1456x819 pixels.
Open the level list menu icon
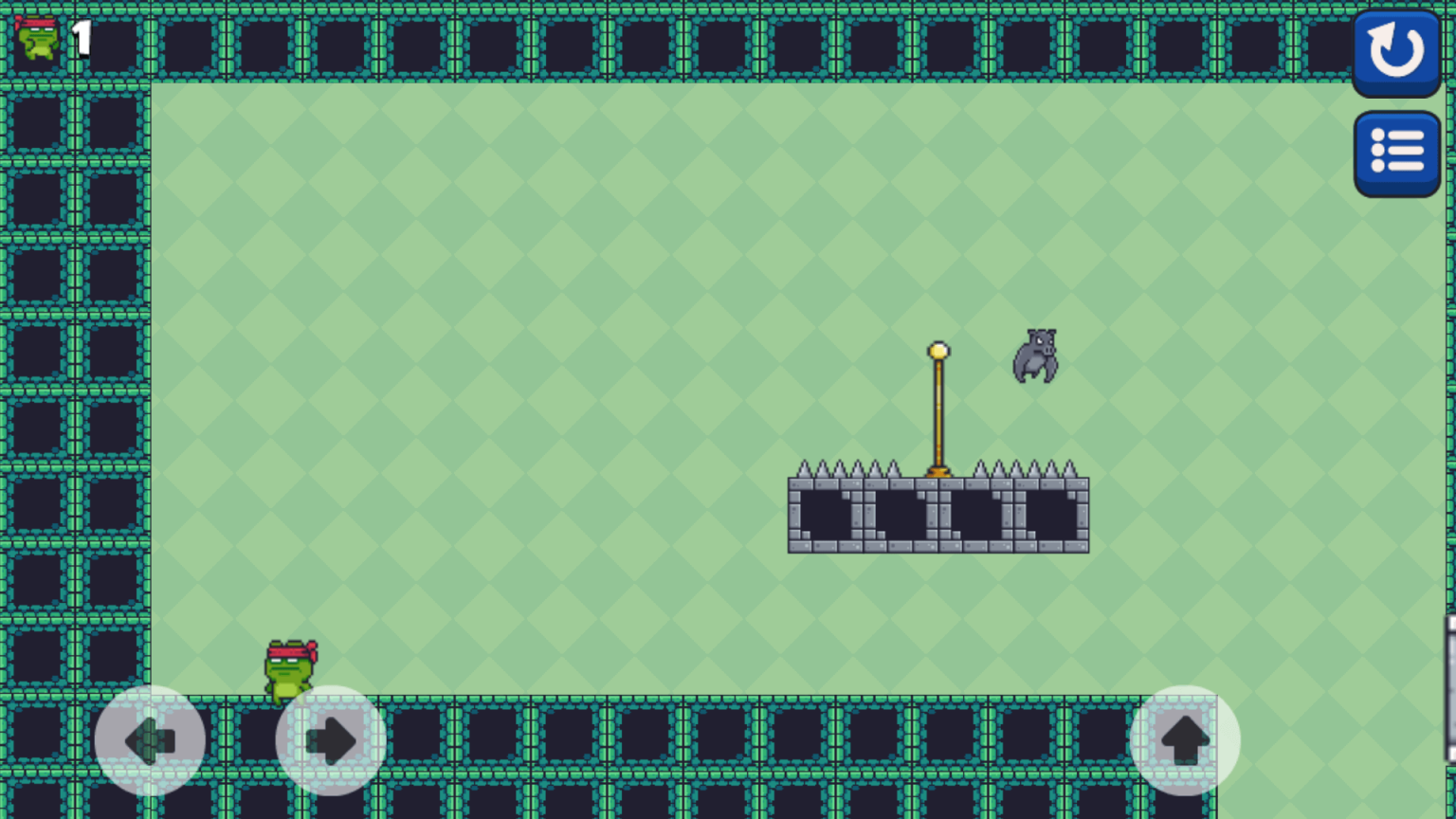tap(1397, 150)
